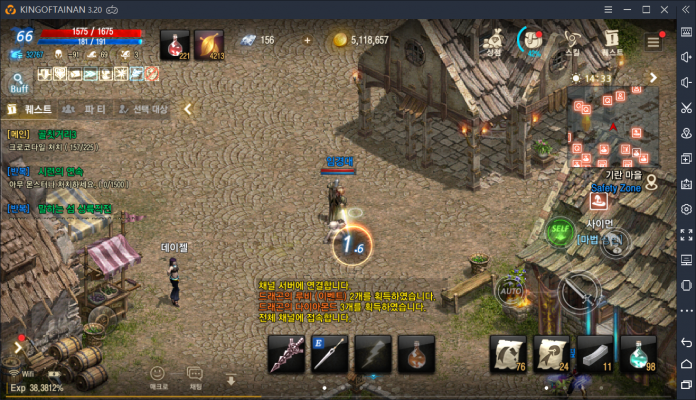Select the spiked mace weapon slot

[286, 354]
